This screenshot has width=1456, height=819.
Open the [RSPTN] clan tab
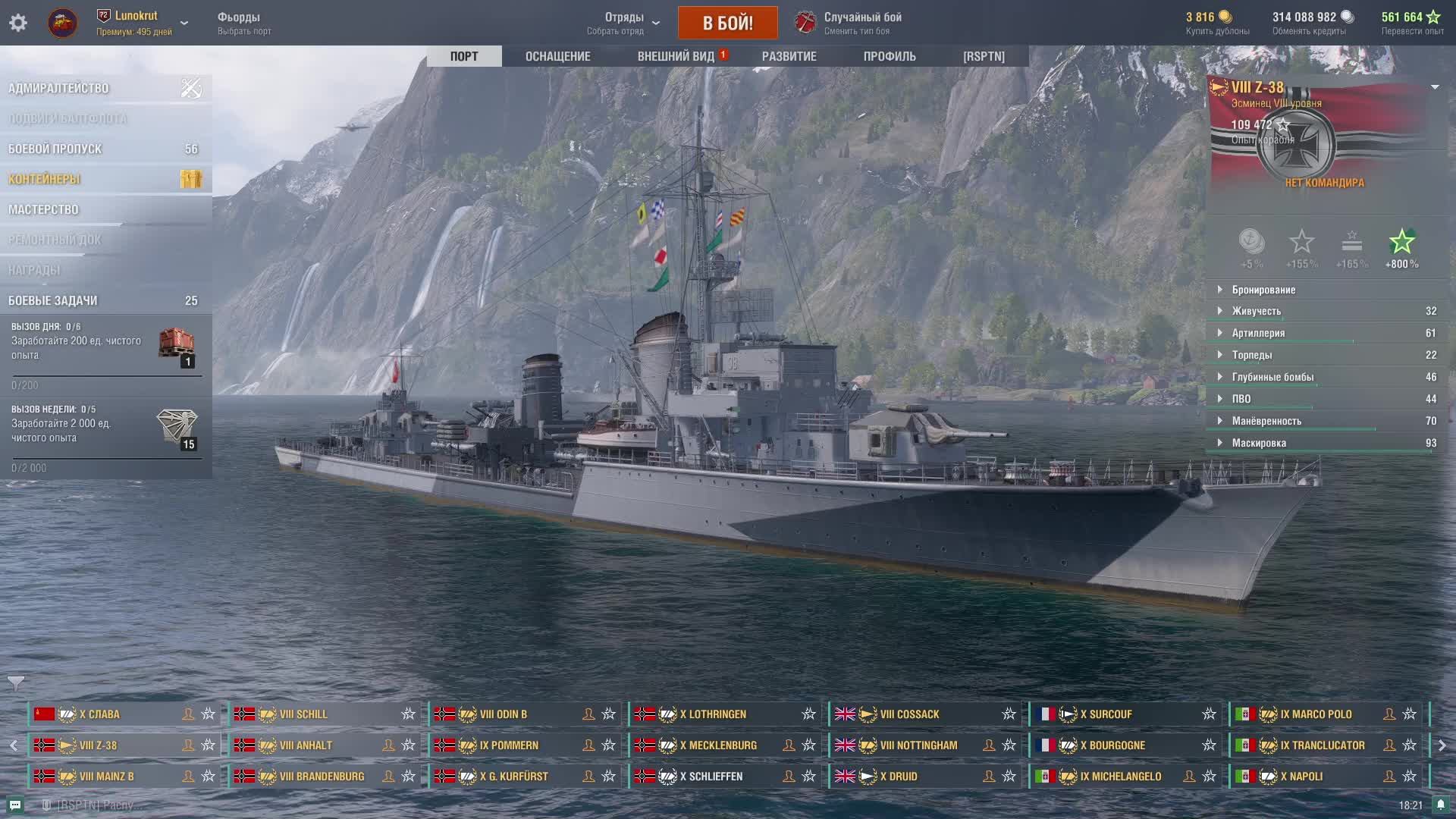click(984, 56)
